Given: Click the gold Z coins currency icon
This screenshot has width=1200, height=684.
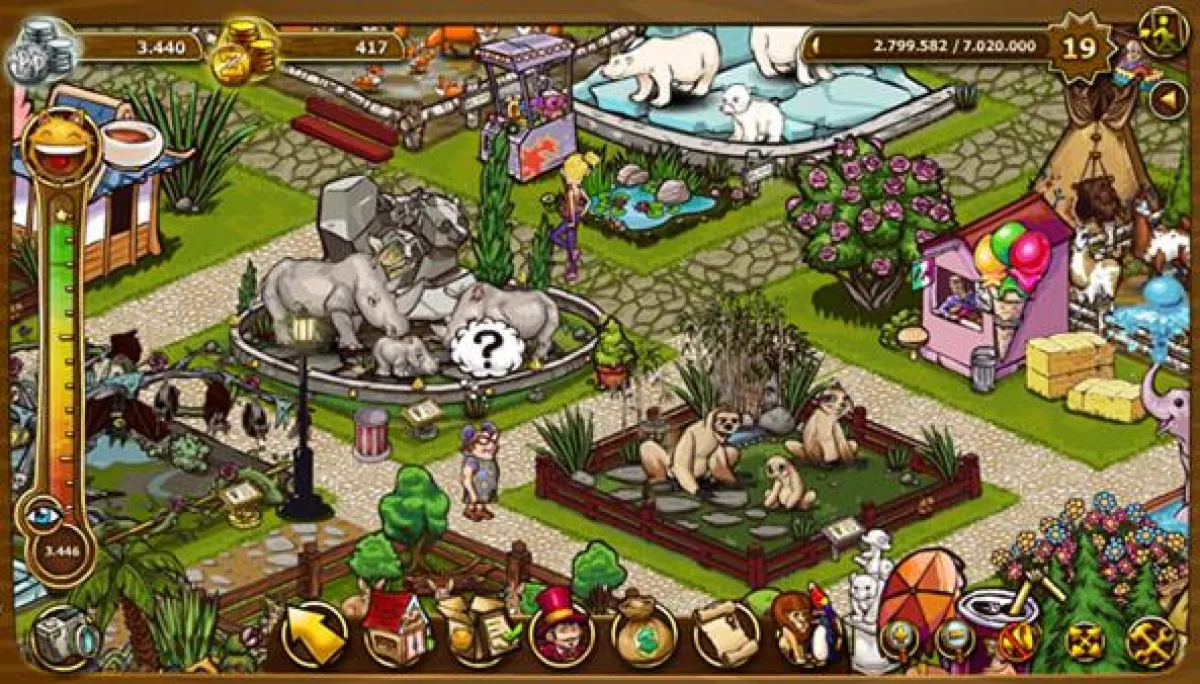Looking at the screenshot, I should pos(245,52).
